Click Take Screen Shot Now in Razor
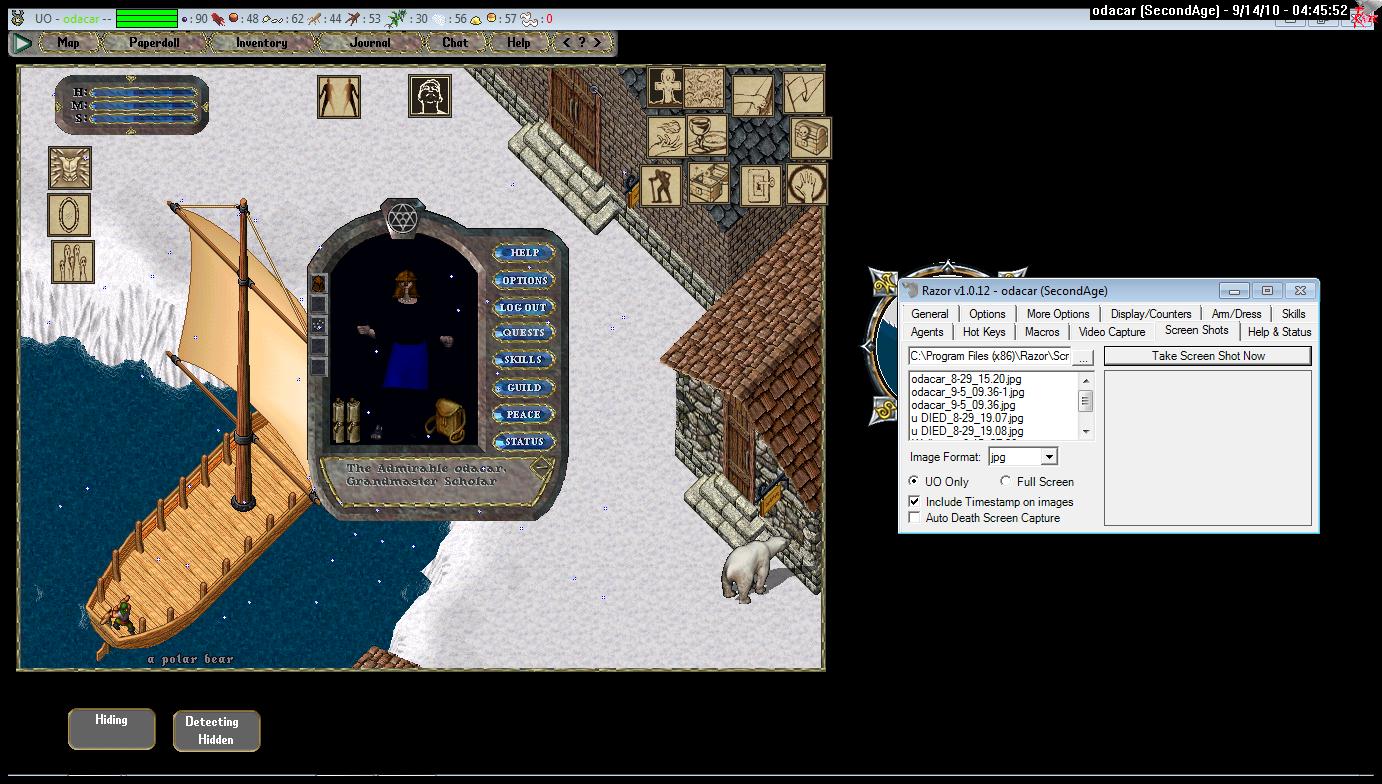 [x=1207, y=356]
